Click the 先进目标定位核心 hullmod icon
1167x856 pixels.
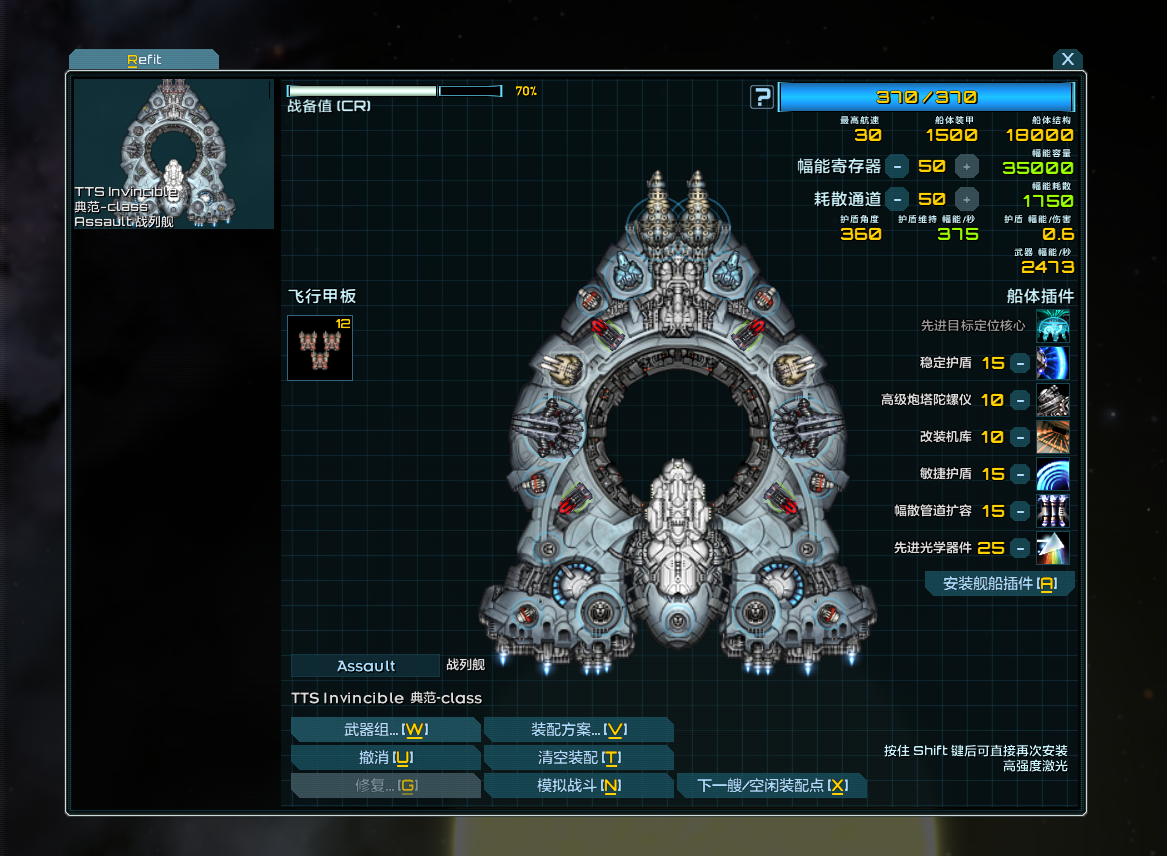coord(1052,326)
